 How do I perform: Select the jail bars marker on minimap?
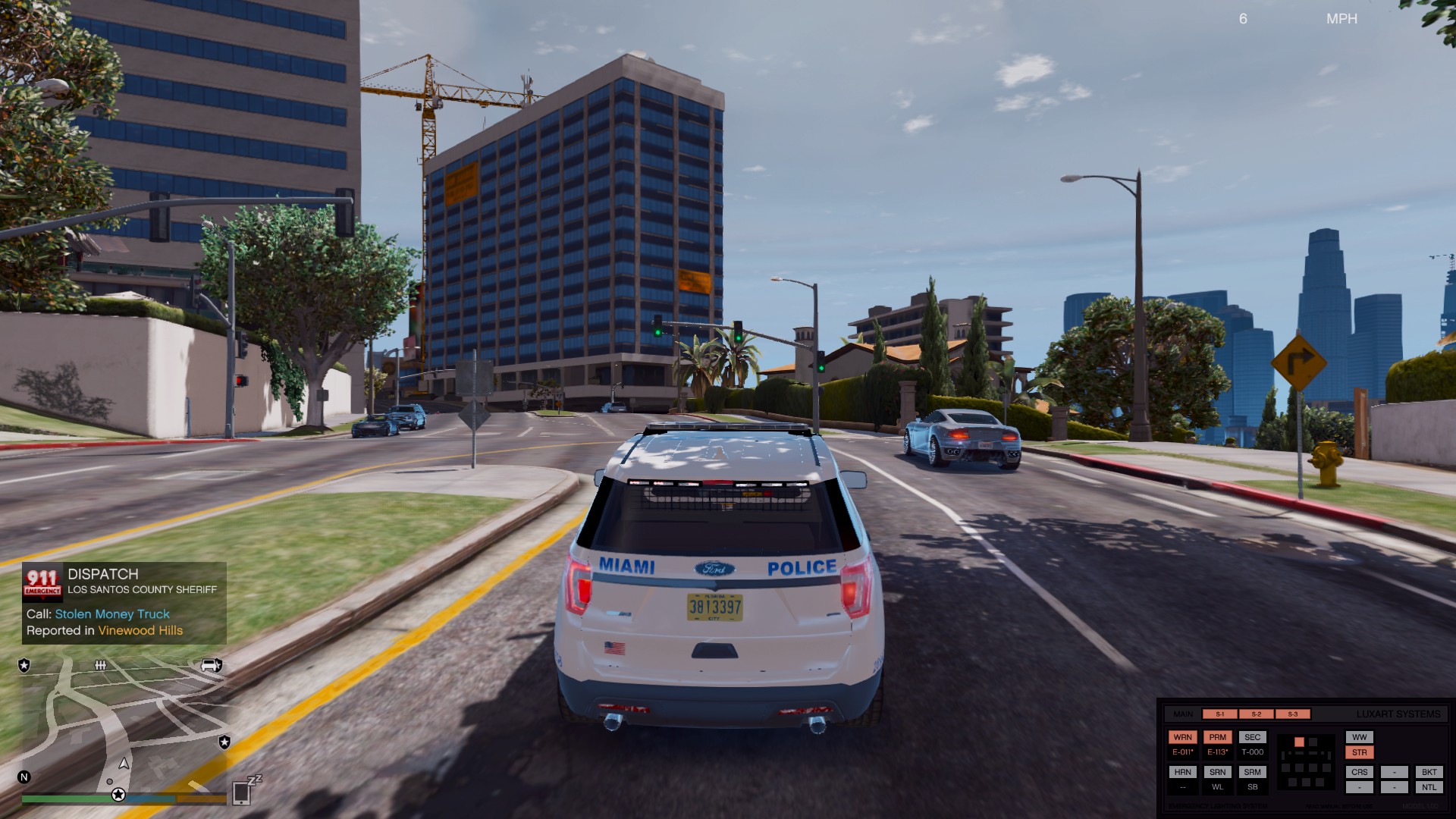click(100, 665)
